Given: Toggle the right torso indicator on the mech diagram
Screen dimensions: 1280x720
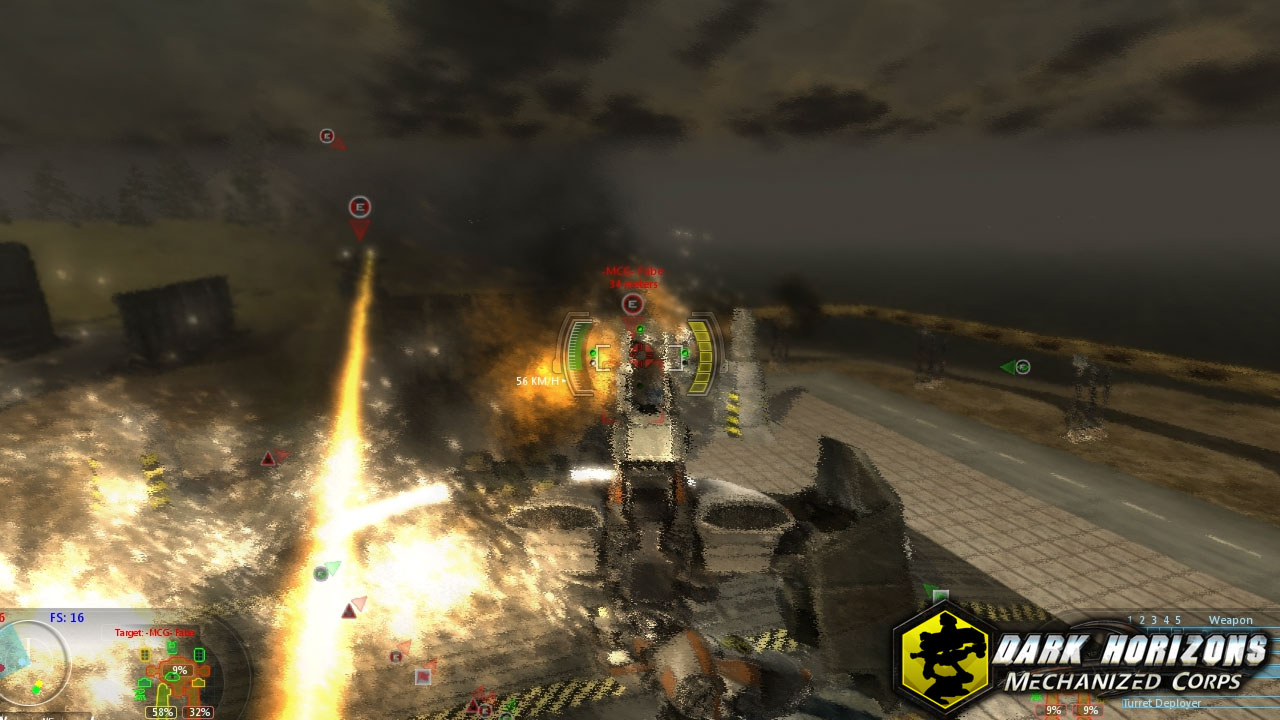Looking at the screenshot, I should pos(198,655).
